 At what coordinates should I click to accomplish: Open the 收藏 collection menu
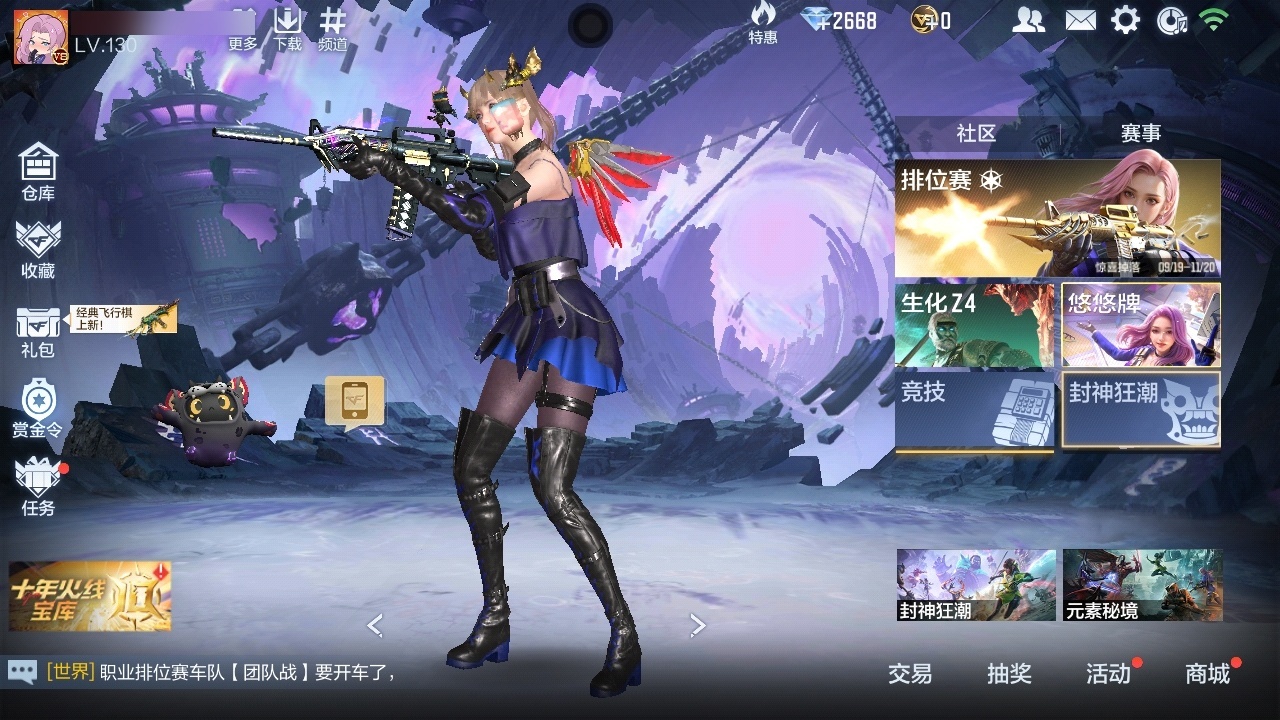coord(38,249)
